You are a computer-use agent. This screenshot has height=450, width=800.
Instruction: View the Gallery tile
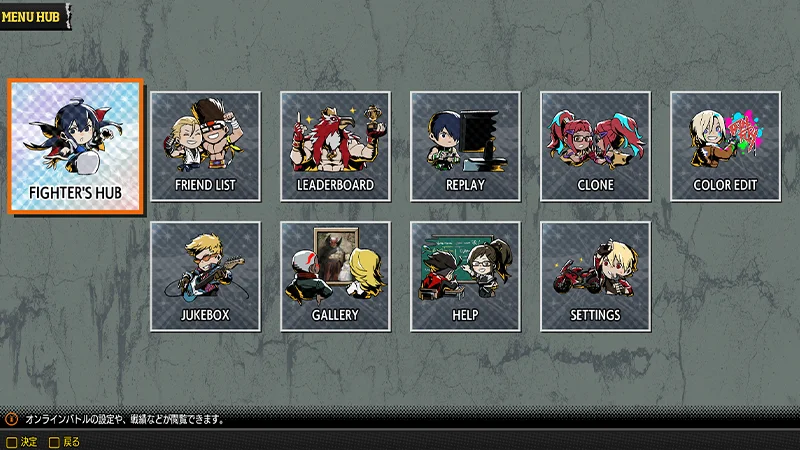coord(335,276)
